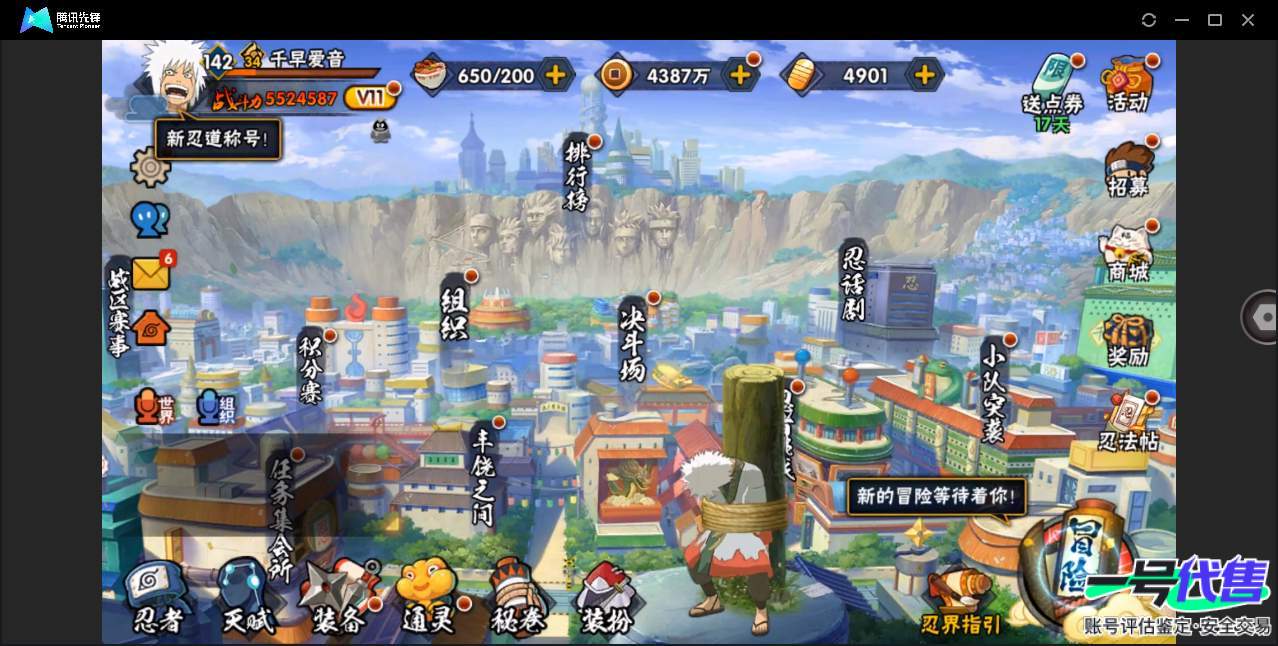Open the 装扮 costume menu
The height and width of the screenshot is (646, 1278).
point(607,600)
